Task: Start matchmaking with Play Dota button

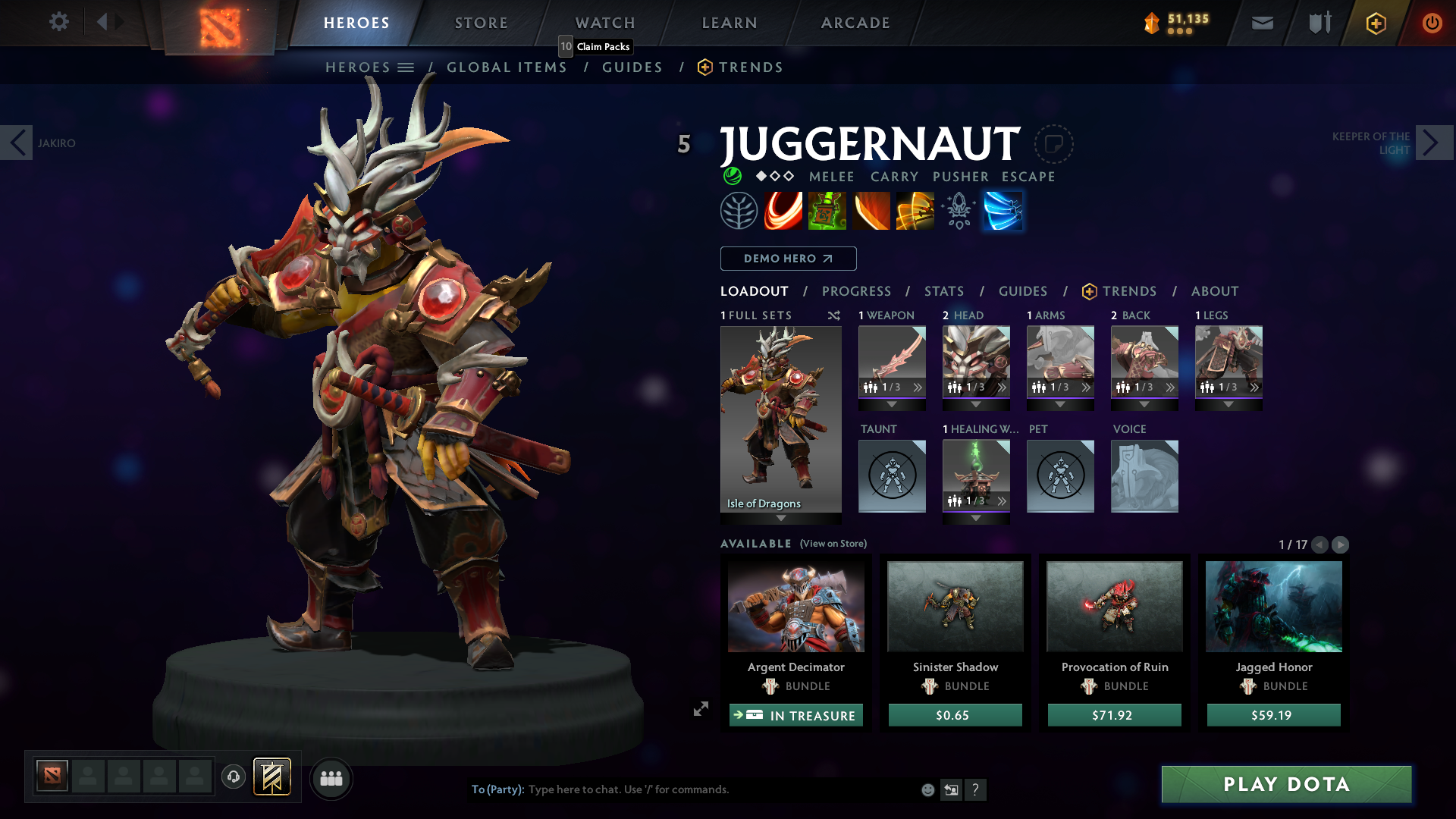Action: [x=1286, y=784]
